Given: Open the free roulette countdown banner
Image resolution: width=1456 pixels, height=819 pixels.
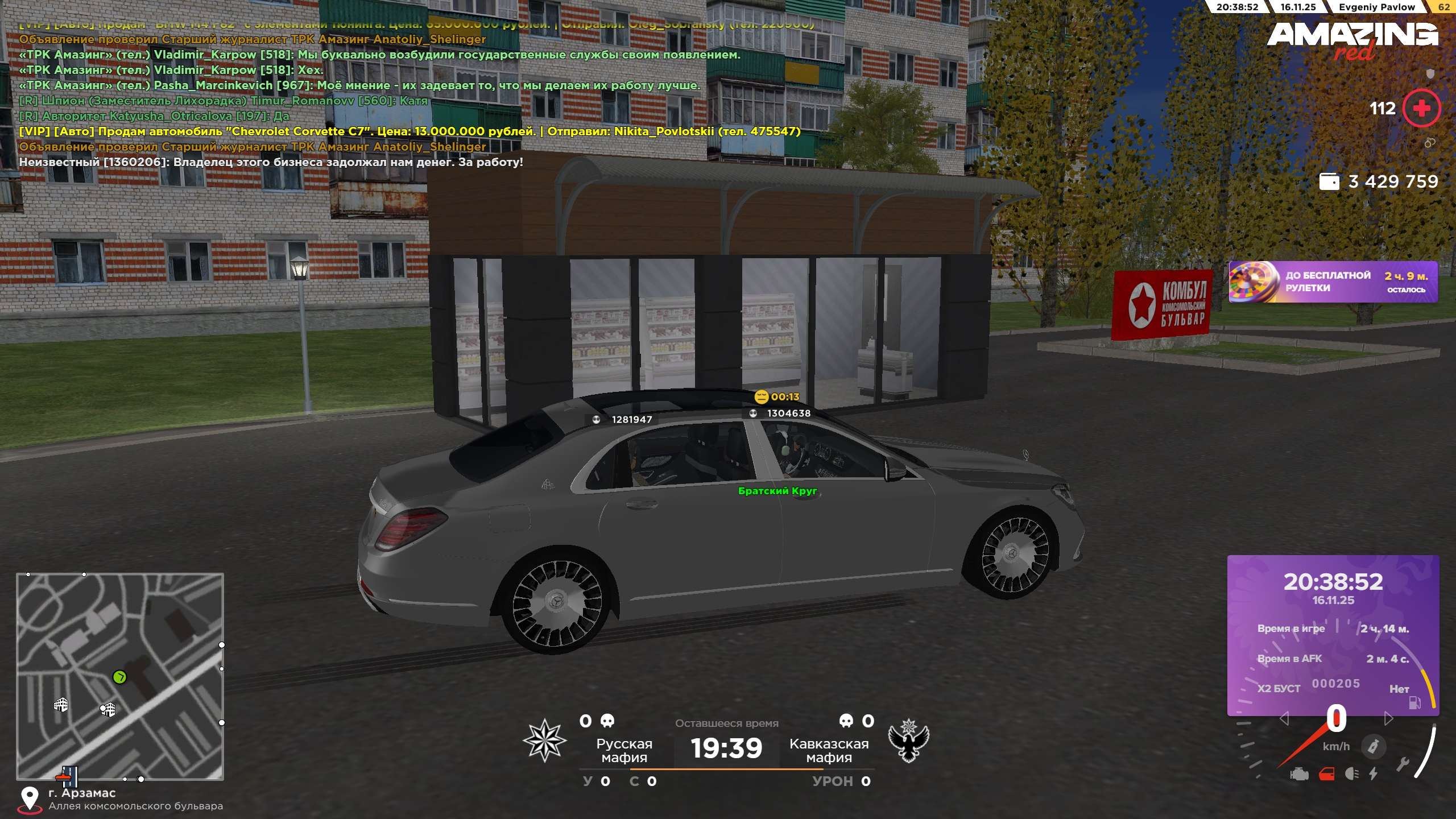Looking at the screenshot, I should [1333, 282].
